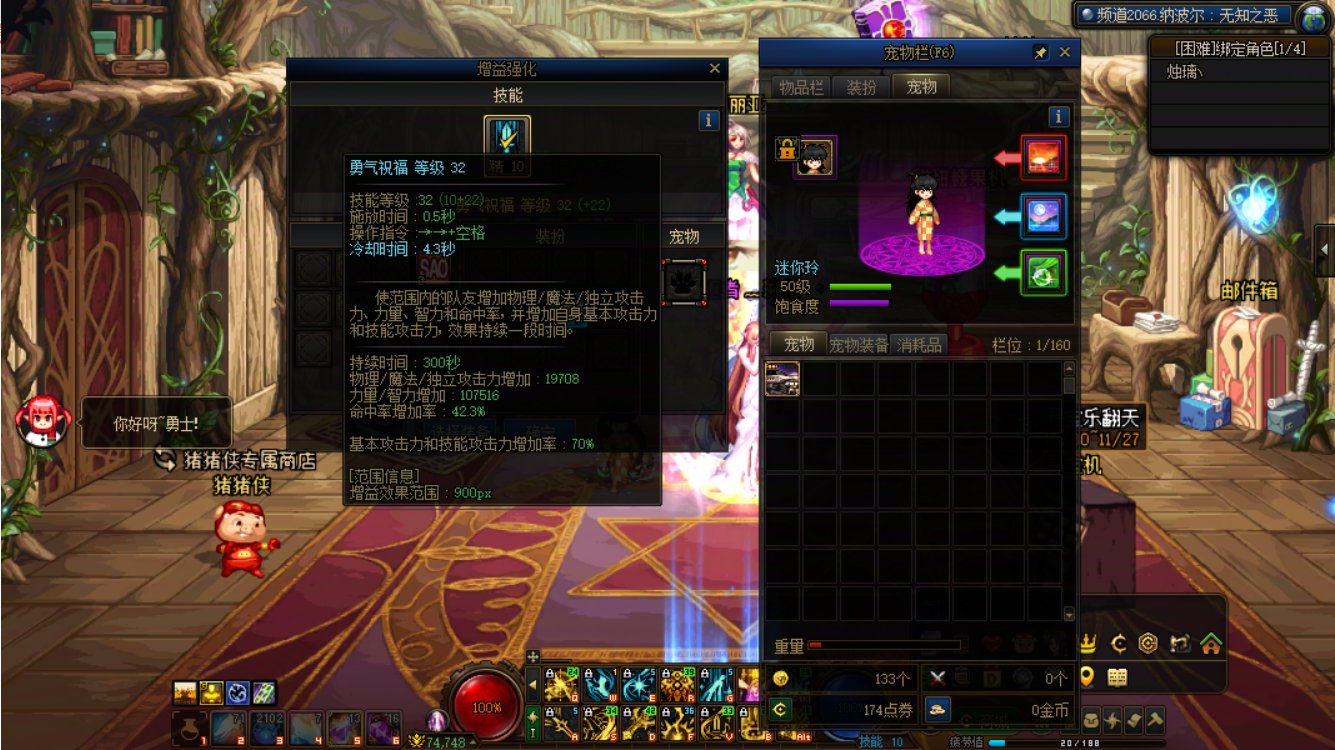The image size is (1335, 750).
Task: Open the info panel in the pet window
Action: click(1058, 116)
